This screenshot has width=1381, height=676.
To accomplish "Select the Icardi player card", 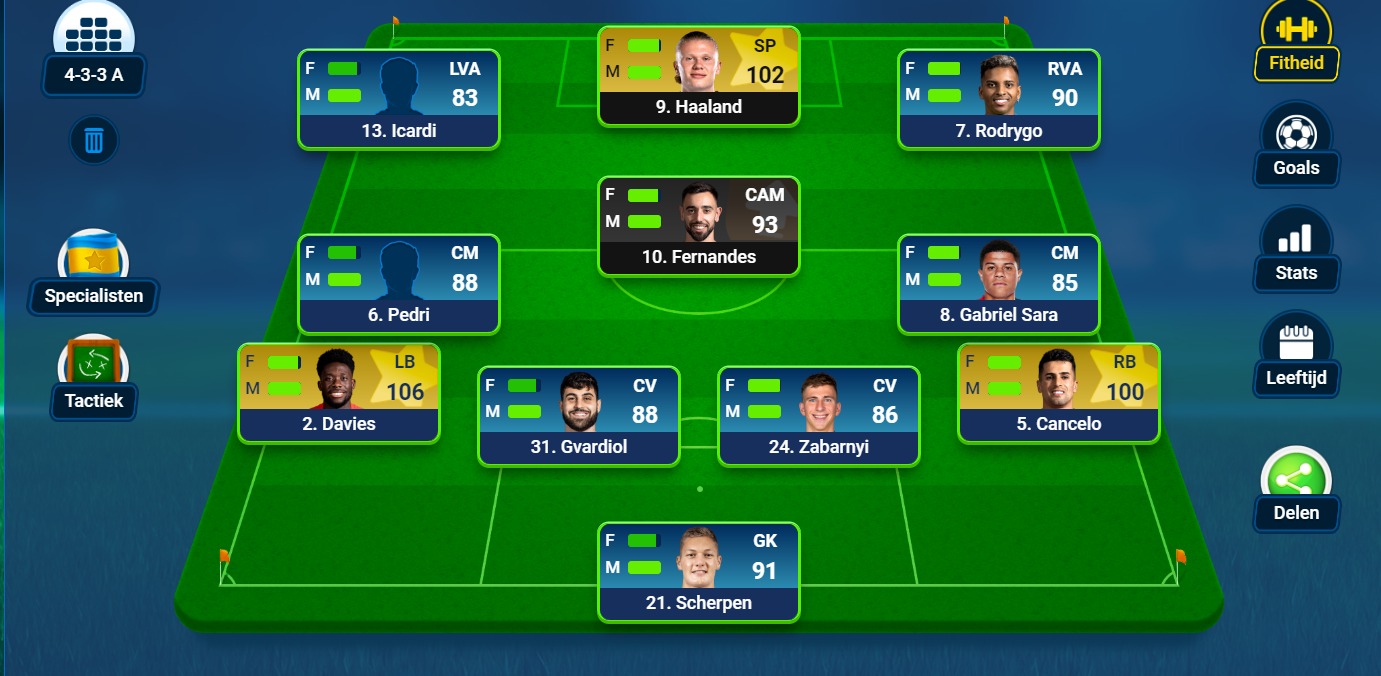I will (x=398, y=99).
